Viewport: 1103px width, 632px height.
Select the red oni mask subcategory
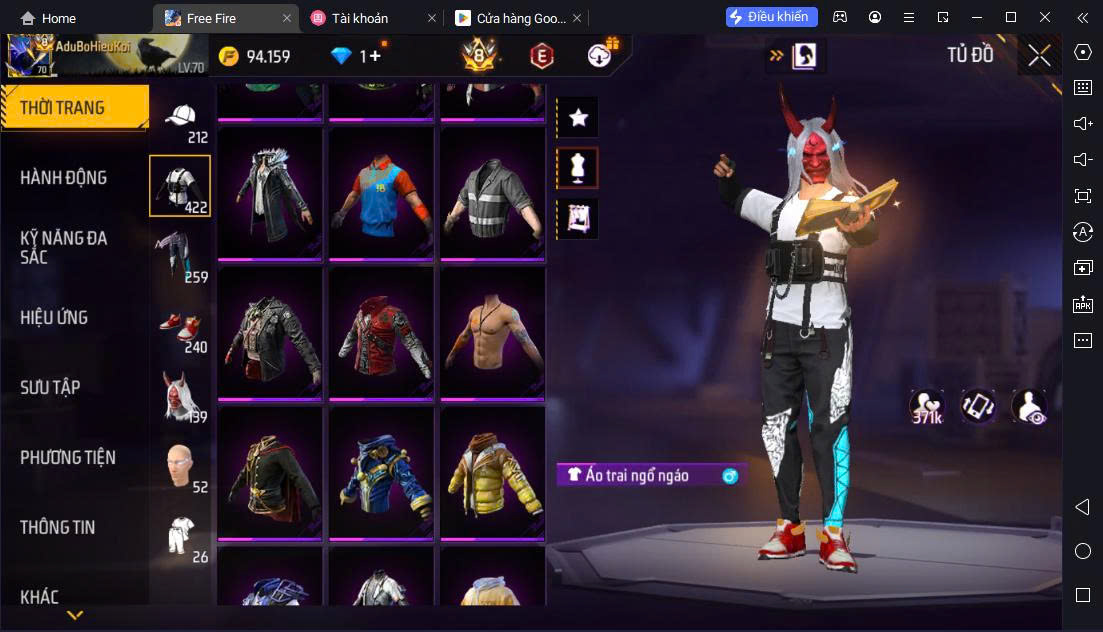[x=180, y=395]
